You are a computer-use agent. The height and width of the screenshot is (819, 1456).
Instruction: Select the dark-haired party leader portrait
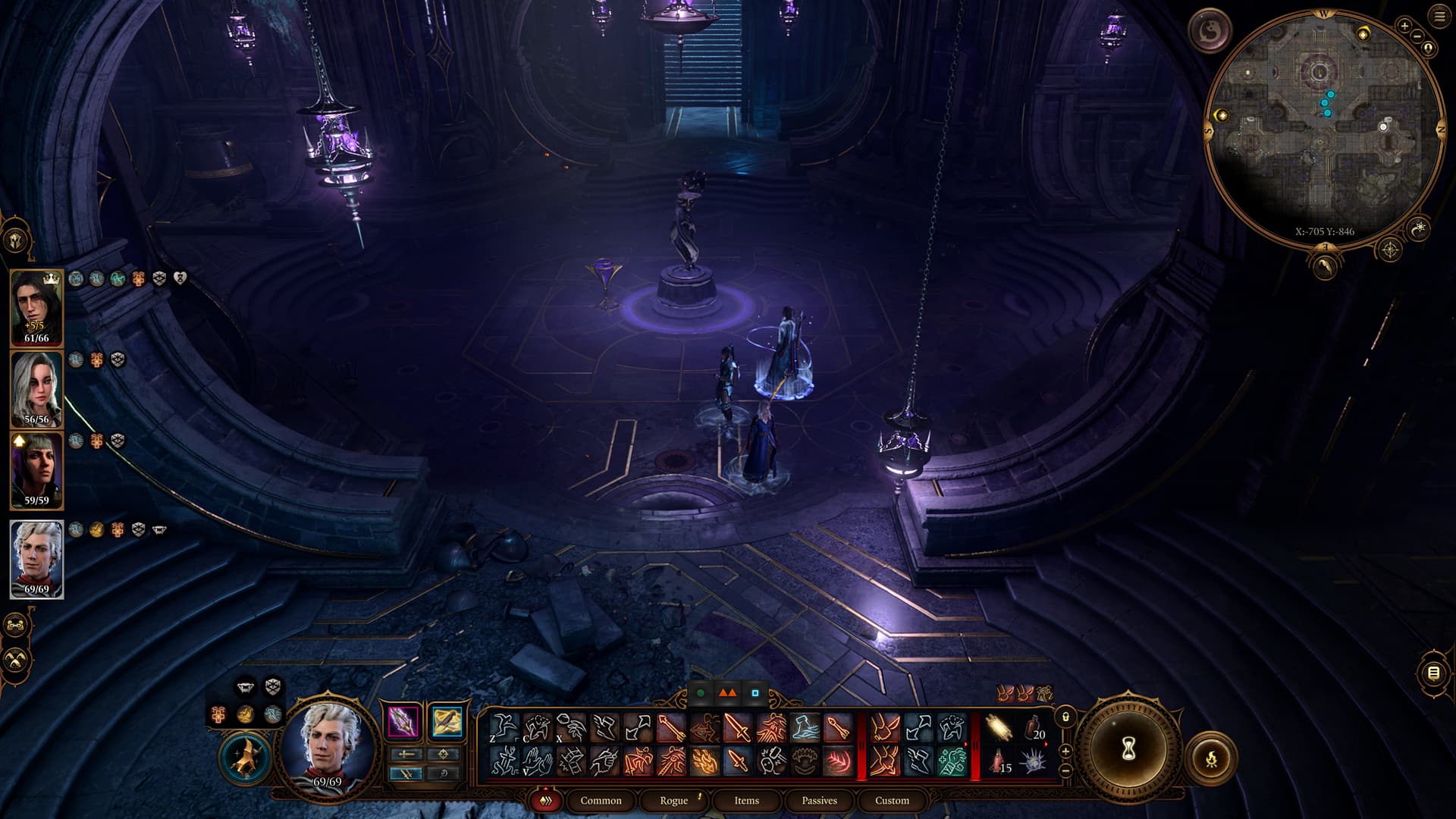click(x=36, y=307)
